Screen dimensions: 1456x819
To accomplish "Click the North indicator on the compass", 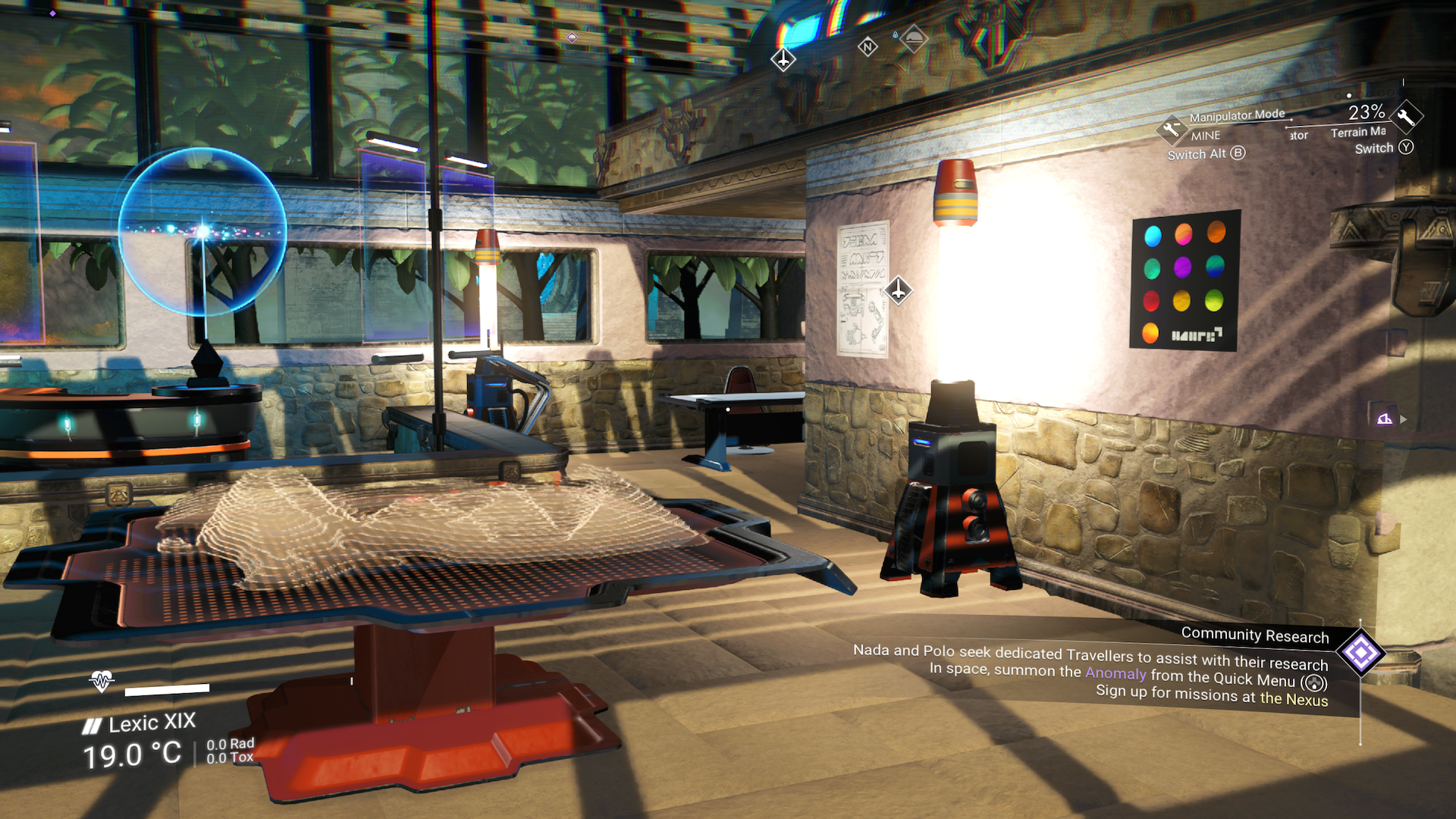I will point(868,47).
